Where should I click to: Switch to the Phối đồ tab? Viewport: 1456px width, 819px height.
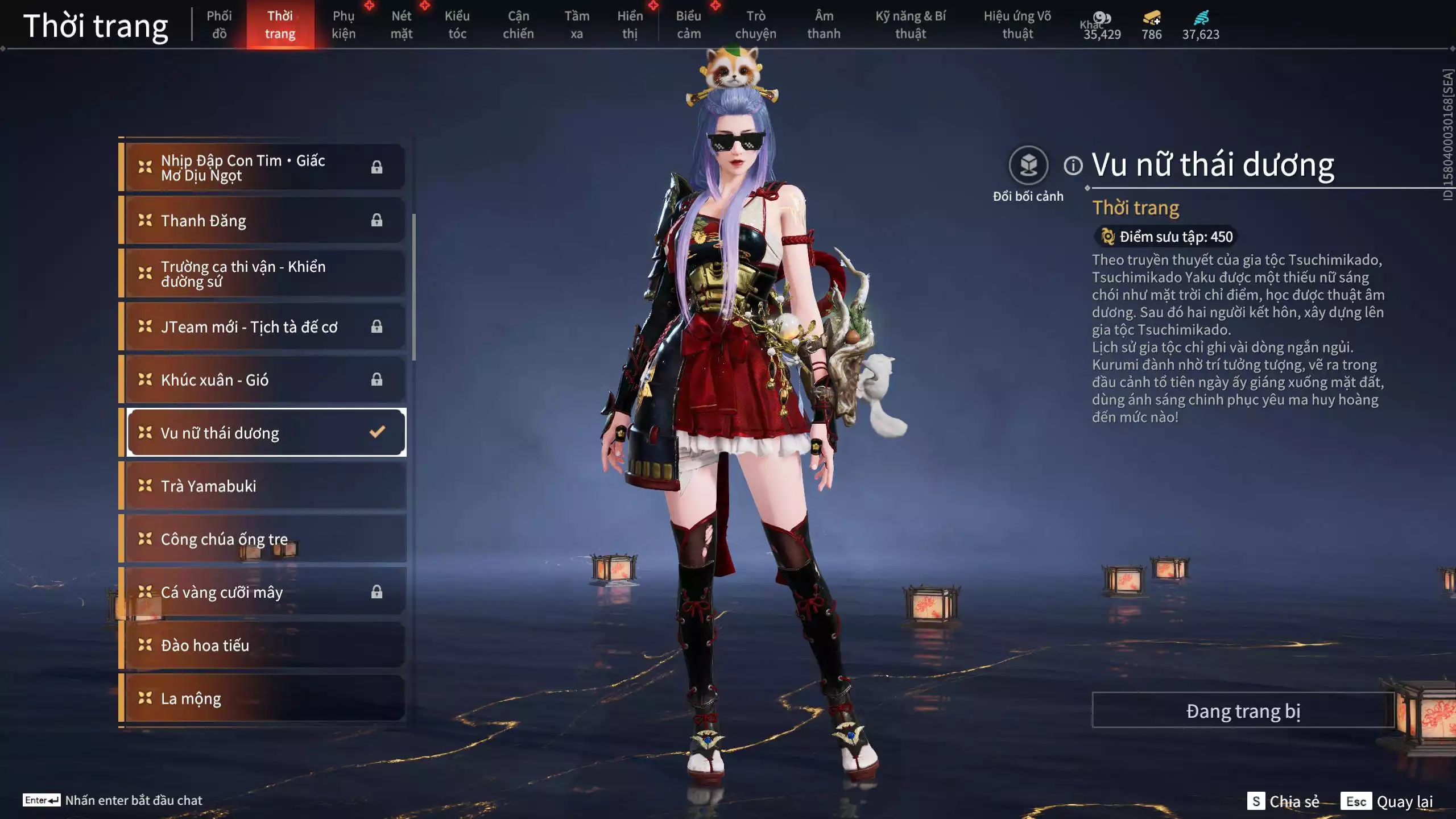click(x=219, y=24)
